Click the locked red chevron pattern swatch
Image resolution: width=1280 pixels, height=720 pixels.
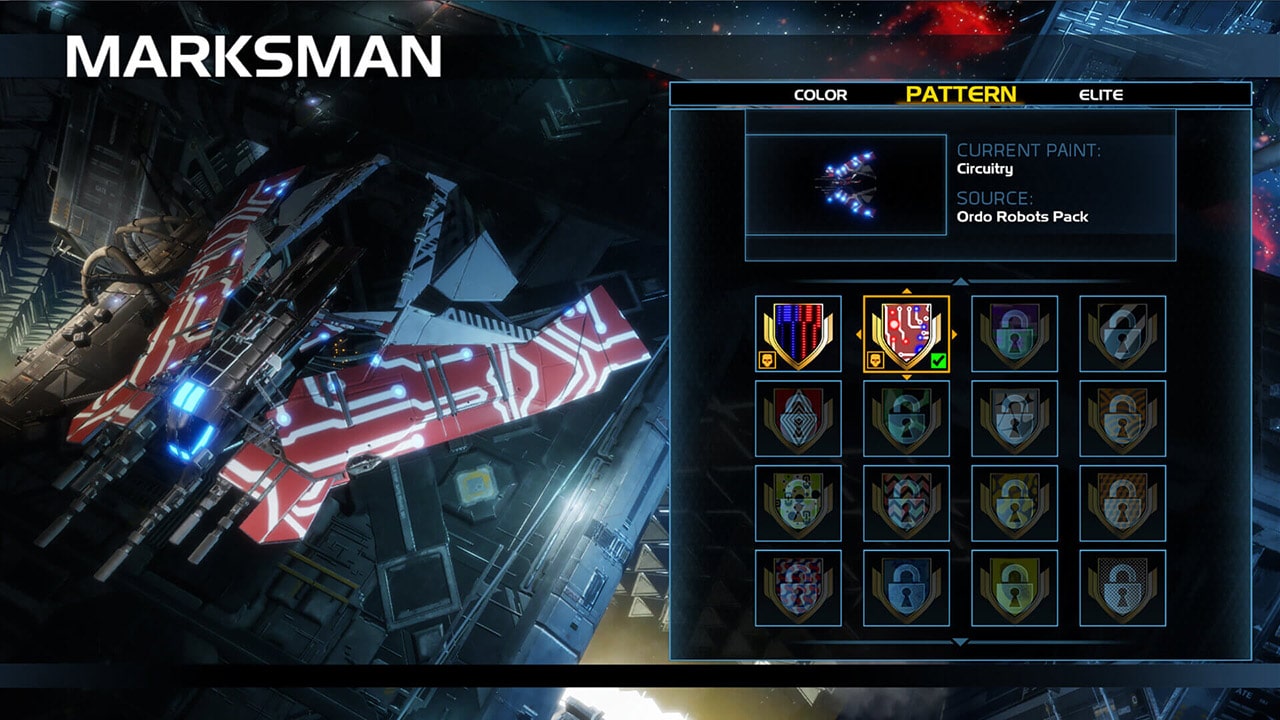pyautogui.click(x=906, y=500)
